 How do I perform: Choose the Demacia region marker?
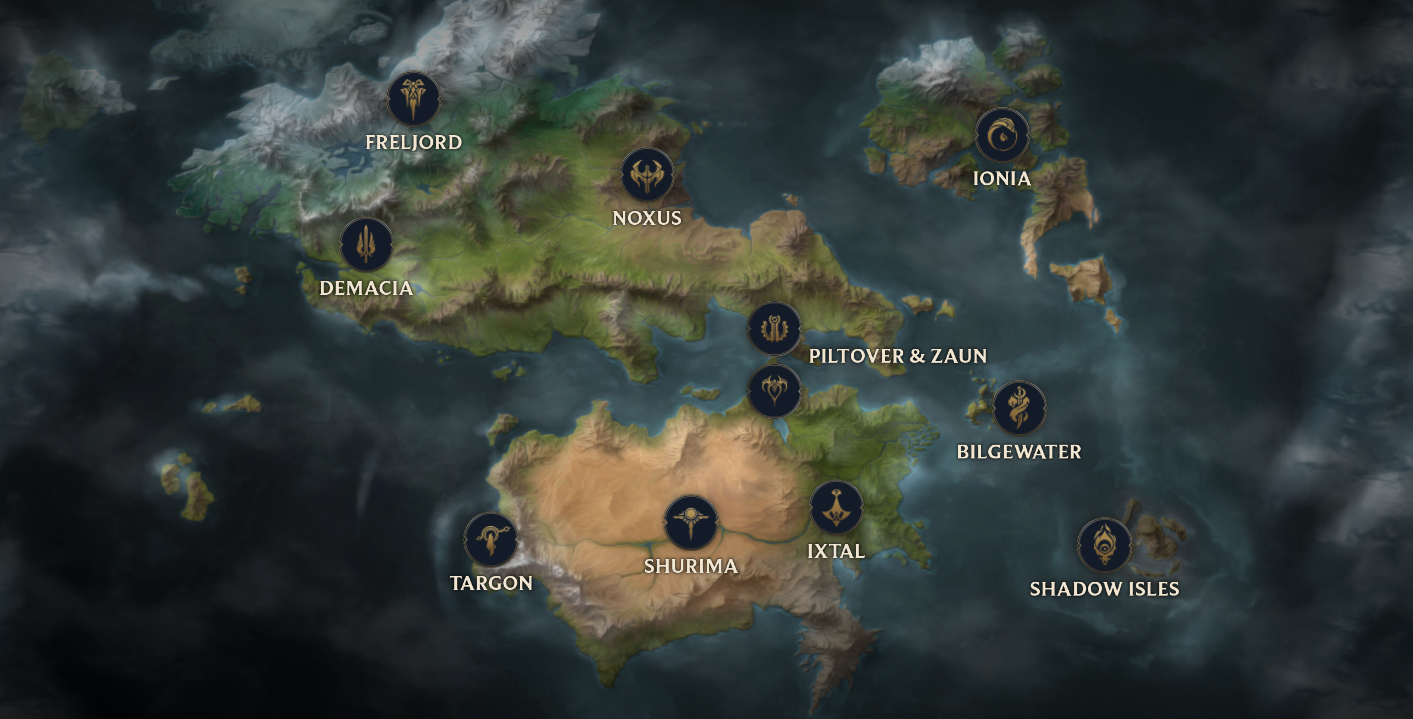pos(366,244)
